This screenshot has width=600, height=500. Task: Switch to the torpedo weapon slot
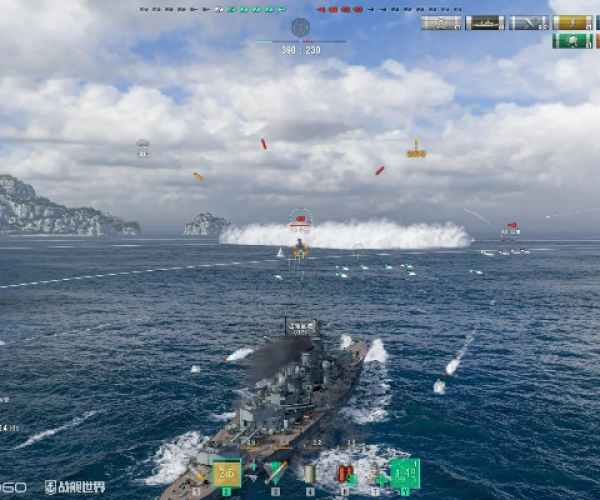[276, 472]
